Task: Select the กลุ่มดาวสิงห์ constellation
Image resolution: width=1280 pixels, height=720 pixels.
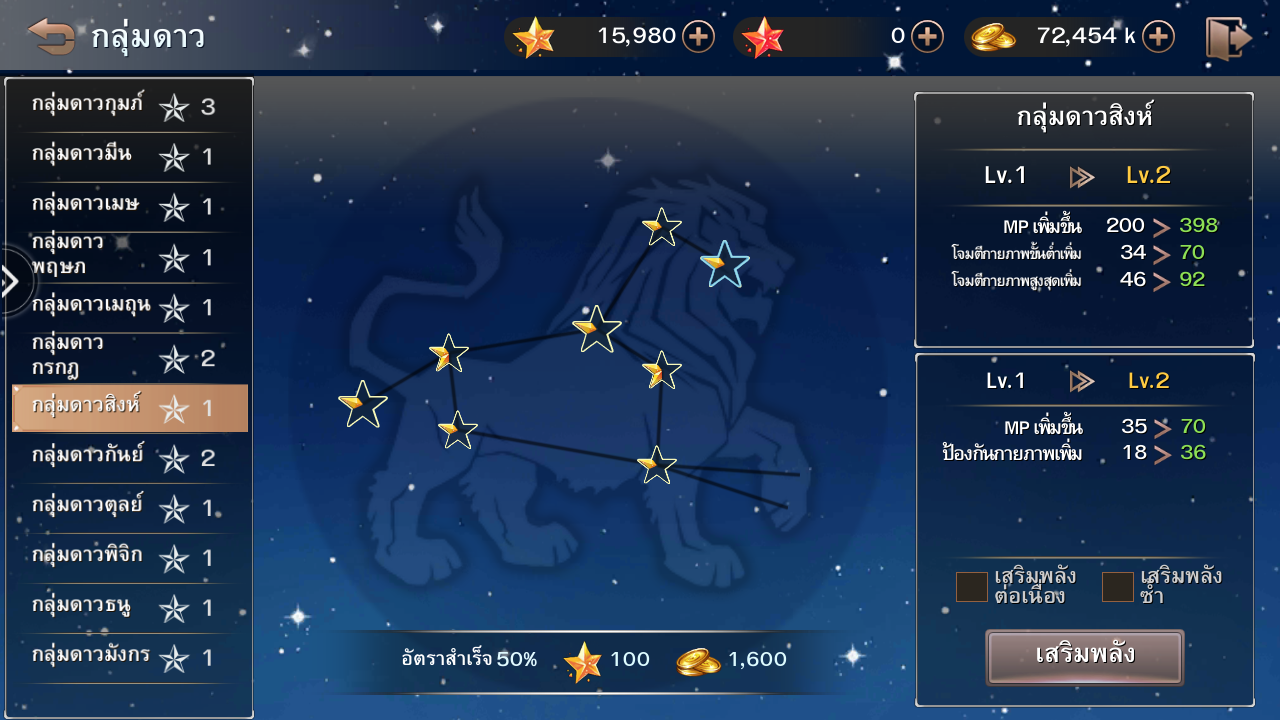Action: 129,408
